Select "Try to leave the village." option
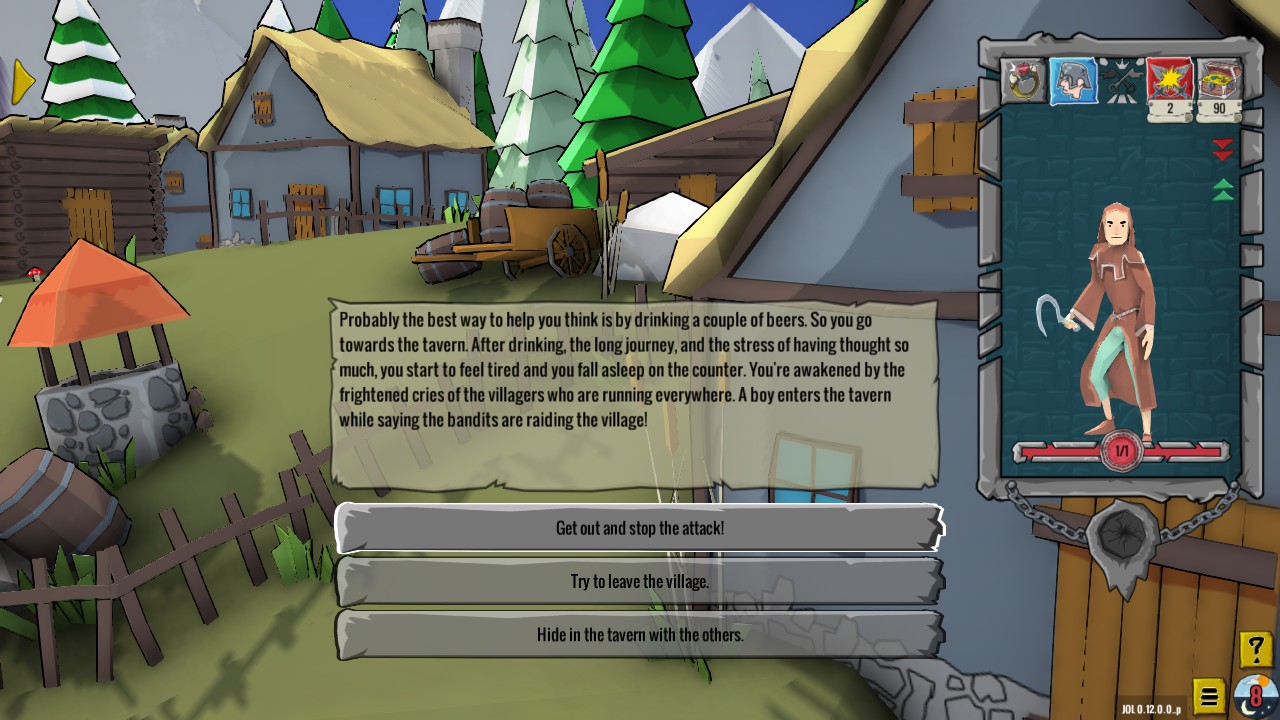 640,581
